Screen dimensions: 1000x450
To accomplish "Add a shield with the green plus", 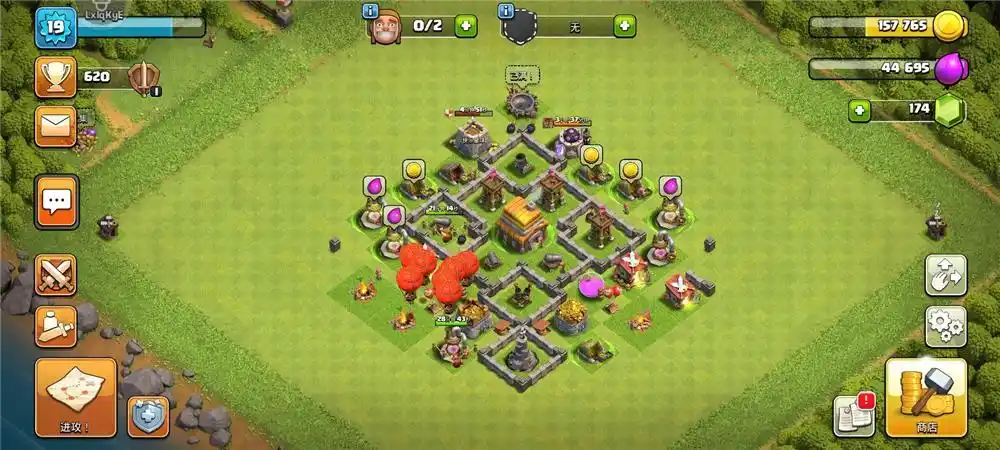I will (x=624, y=26).
